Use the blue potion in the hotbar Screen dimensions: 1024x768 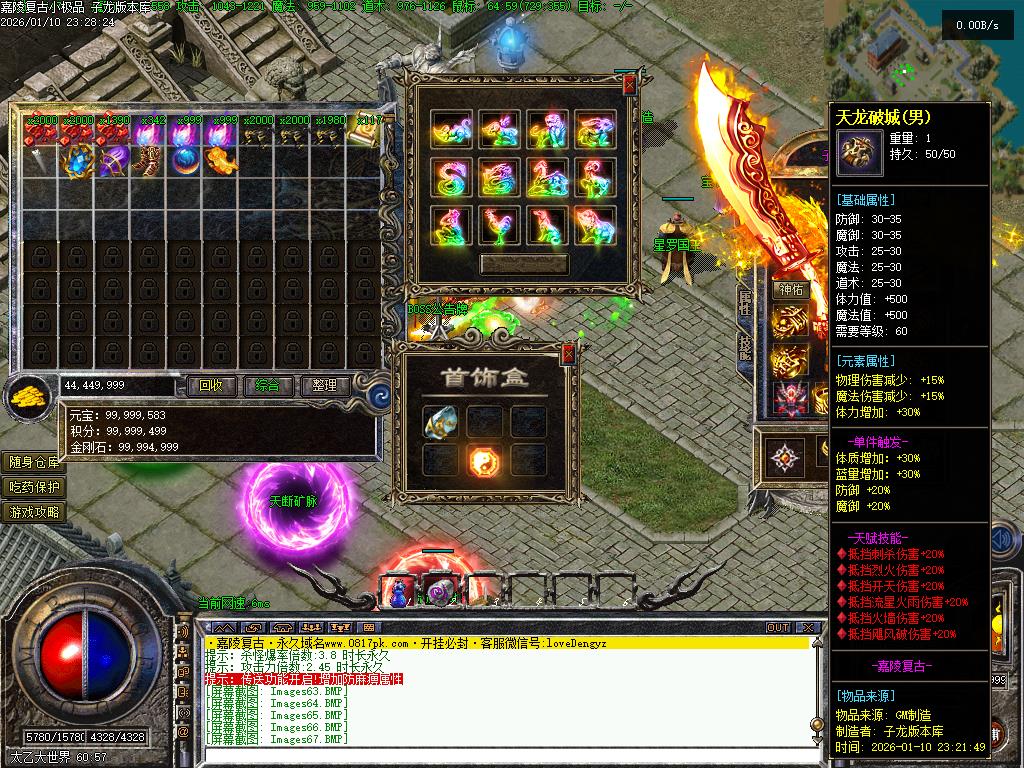398,592
